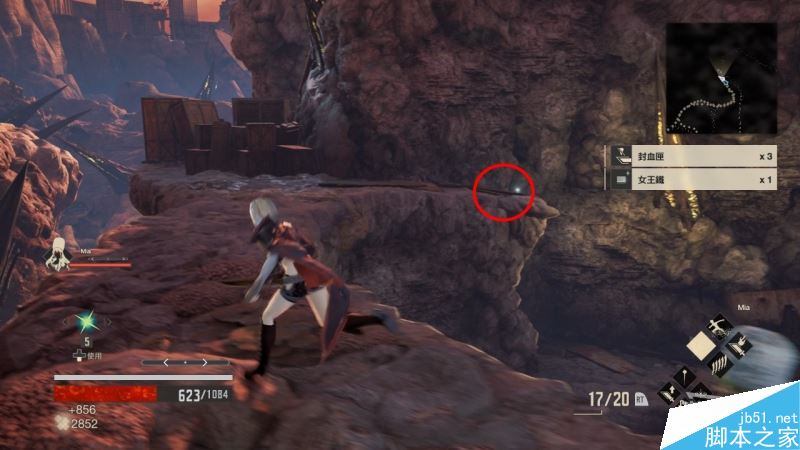
Task: Select the 女王鐵 pickup notification
Action: coord(691,180)
